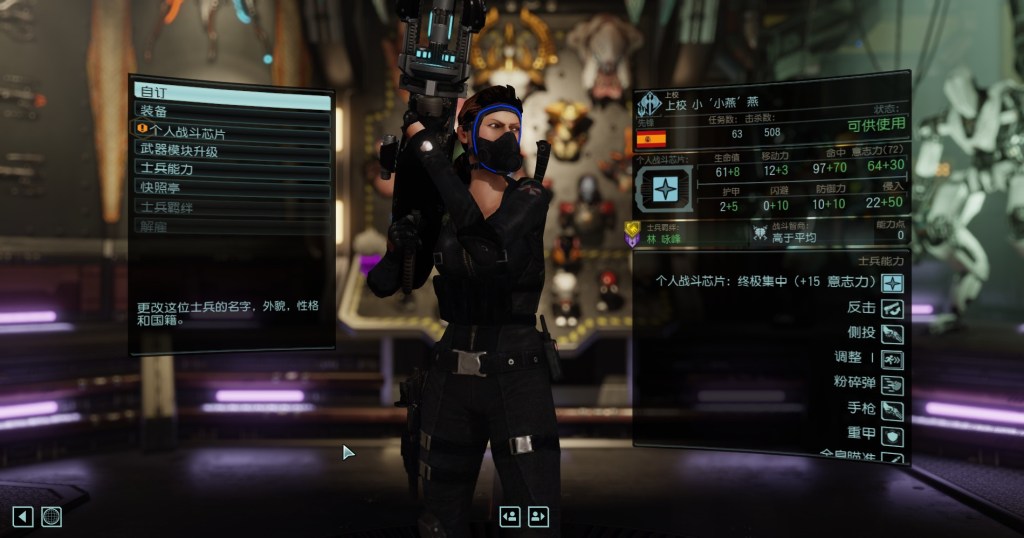
Task: Select the 自订 customize menu entry
Action: (232, 92)
